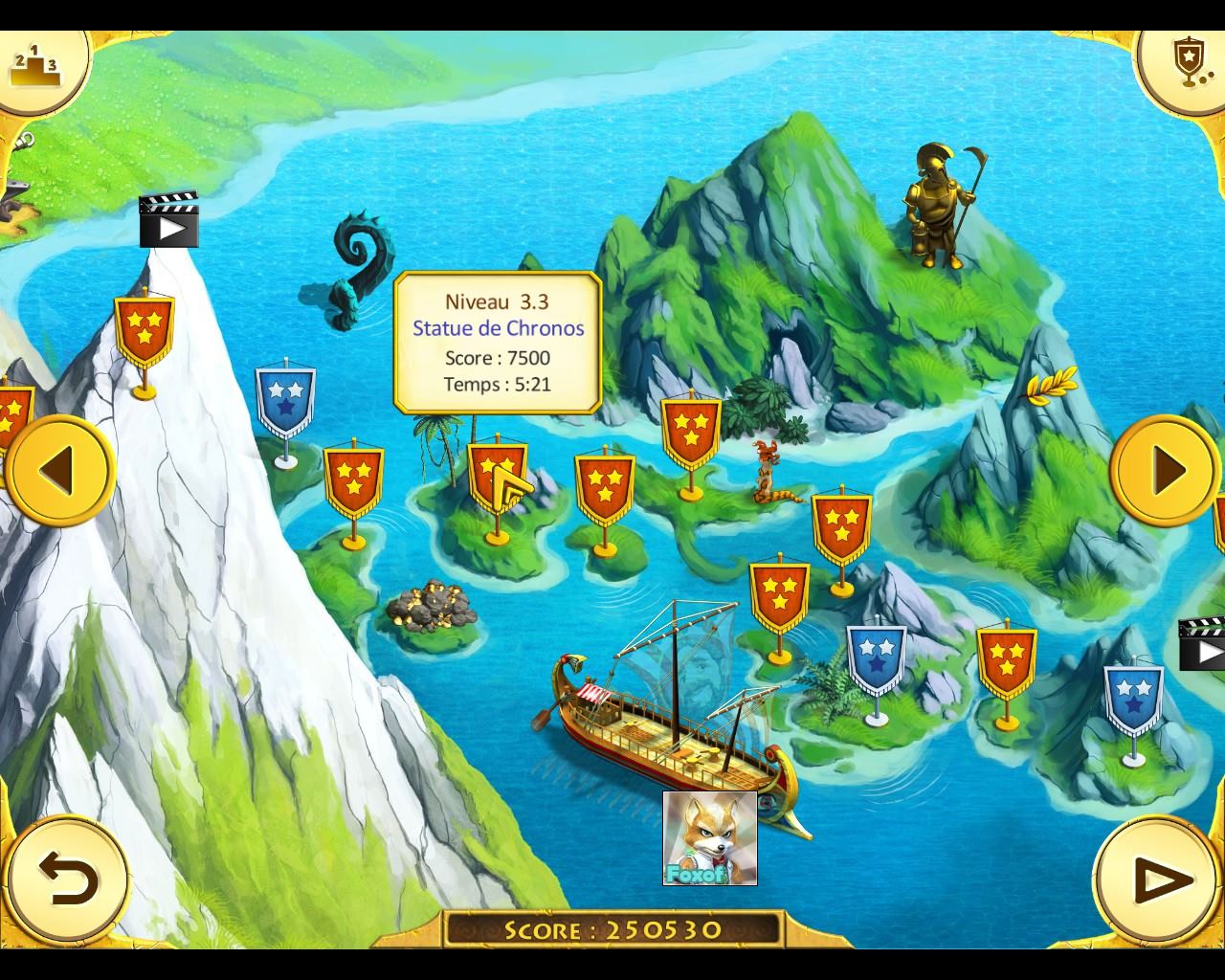Image resolution: width=1225 pixels, height=980 pixels.
Task: Click the Foxof player avatar
Action: tap(709, 837)
